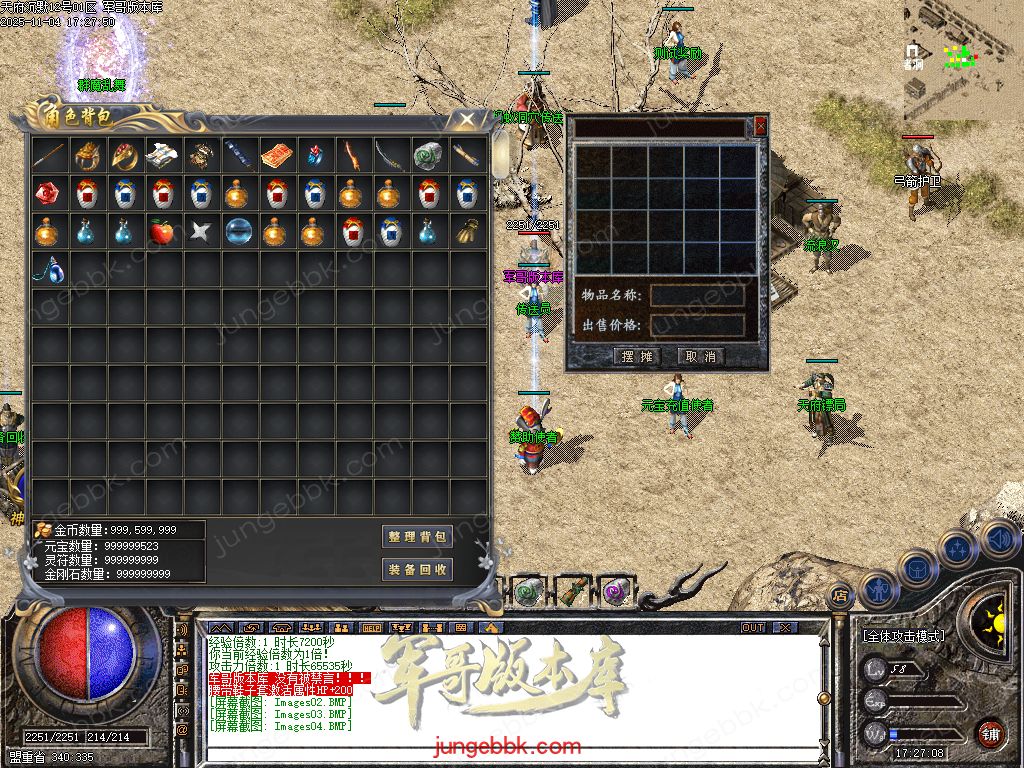This screenshot has height=768, width=1024.
Task: Choose the red spell book item
Action: 275,156
